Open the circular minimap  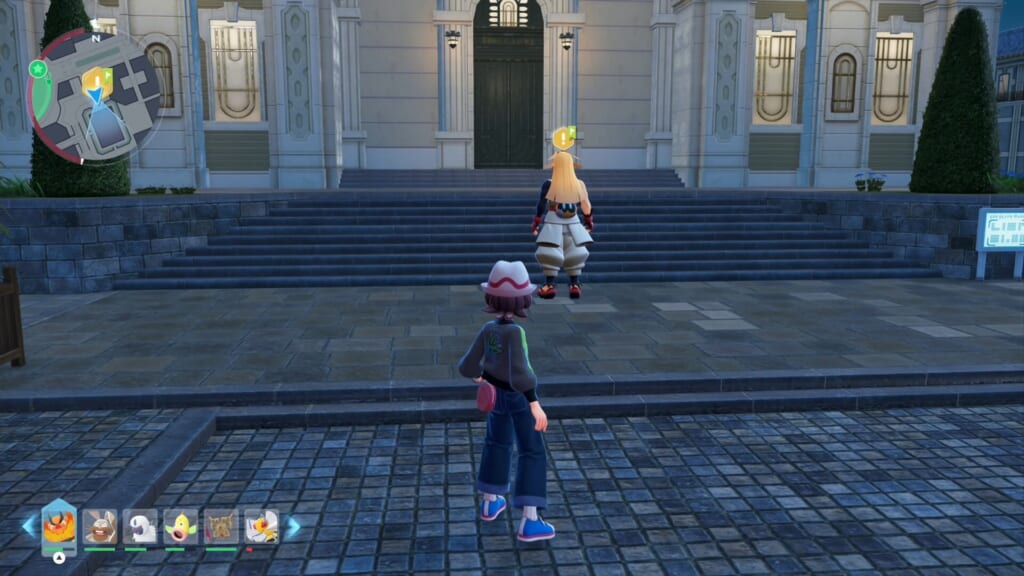(95, 95)
